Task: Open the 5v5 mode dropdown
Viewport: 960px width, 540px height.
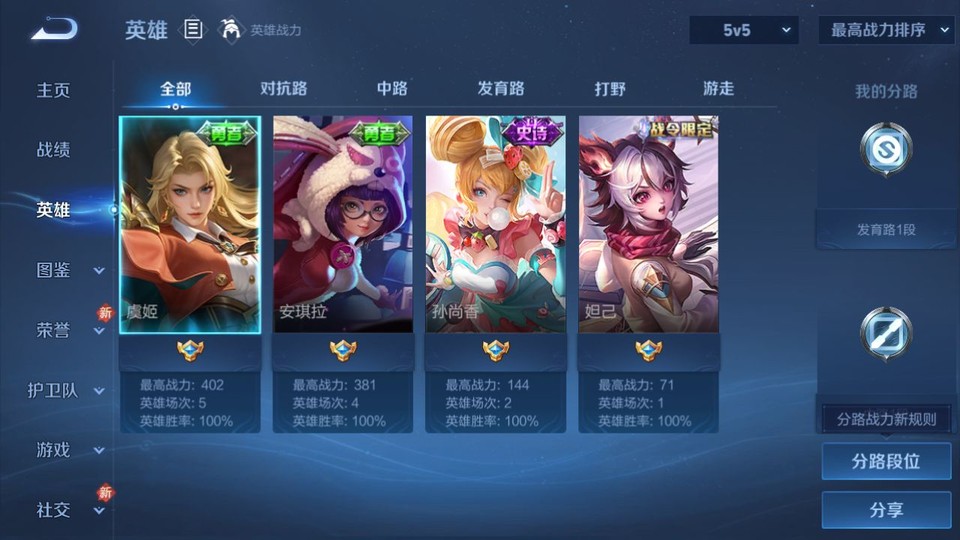Action: [x=744, y=30]
